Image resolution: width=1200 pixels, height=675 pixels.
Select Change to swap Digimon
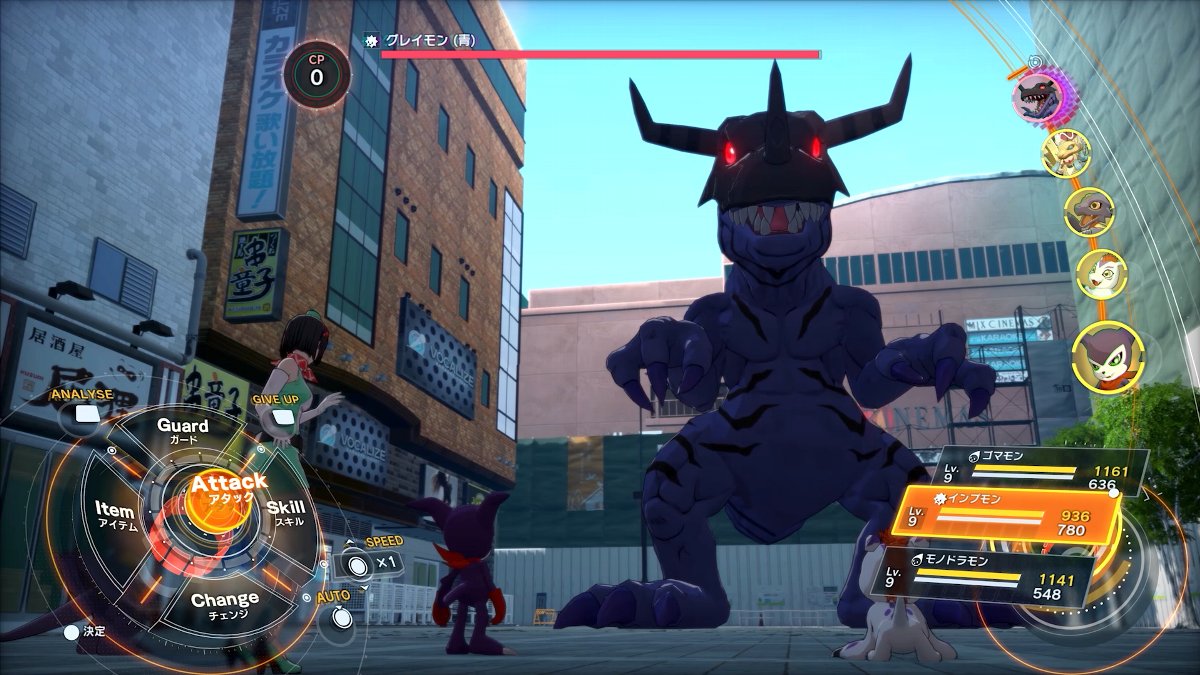[224, 604]
